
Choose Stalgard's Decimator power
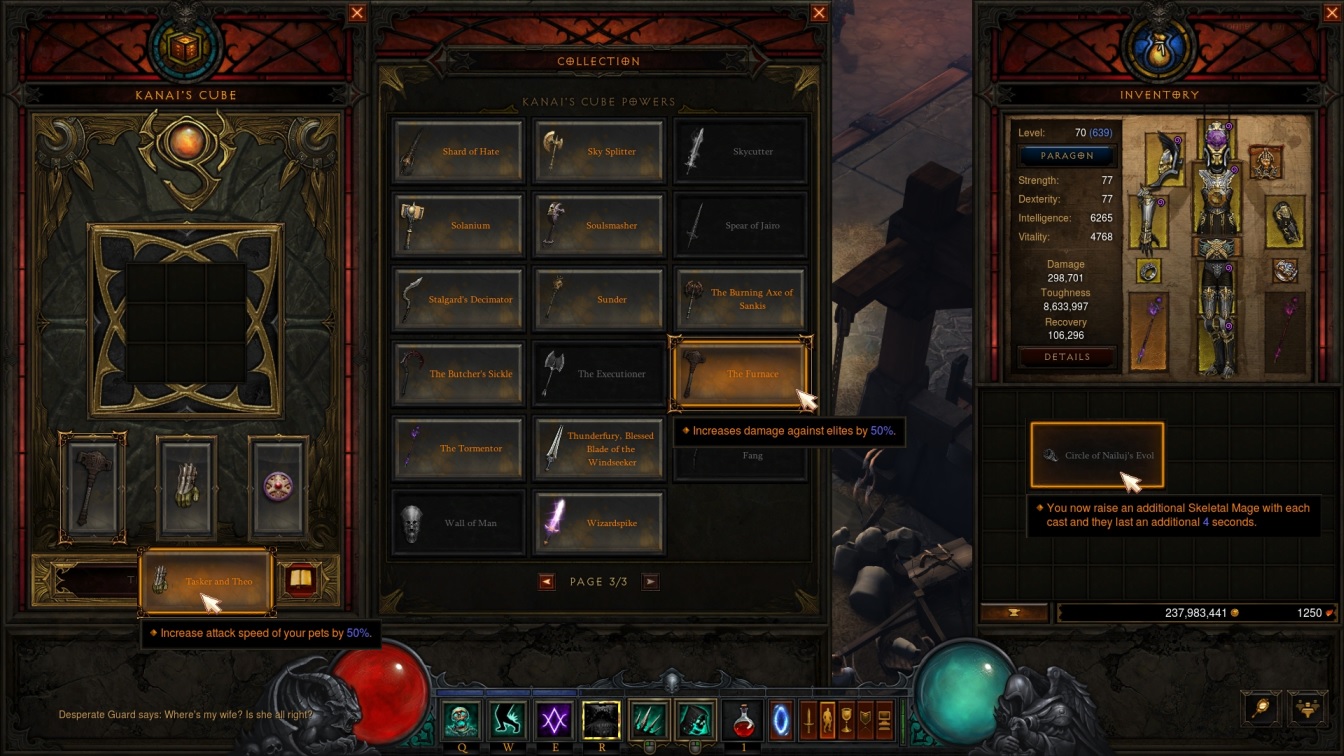(459, 299)
